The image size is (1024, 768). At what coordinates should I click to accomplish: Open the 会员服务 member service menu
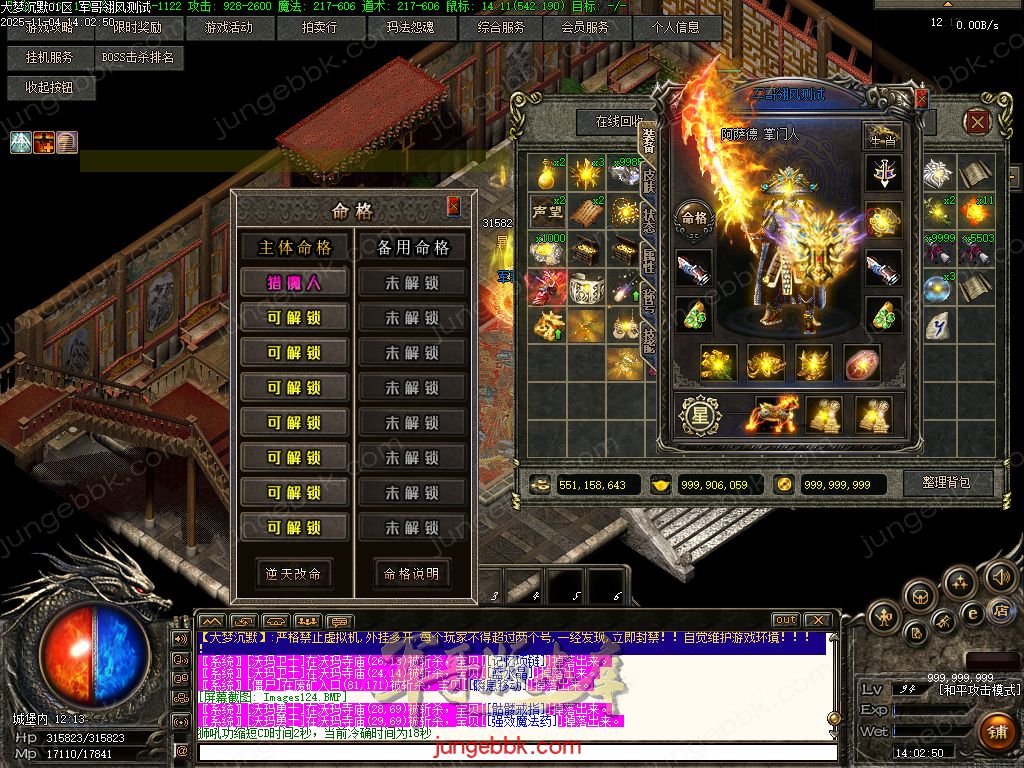585,28
